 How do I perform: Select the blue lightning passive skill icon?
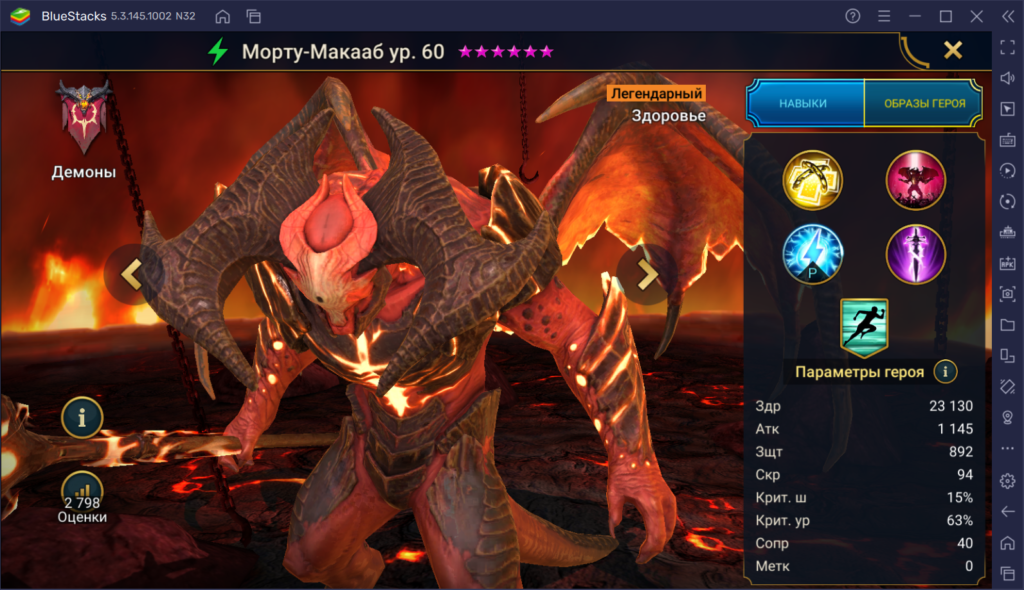813,253
